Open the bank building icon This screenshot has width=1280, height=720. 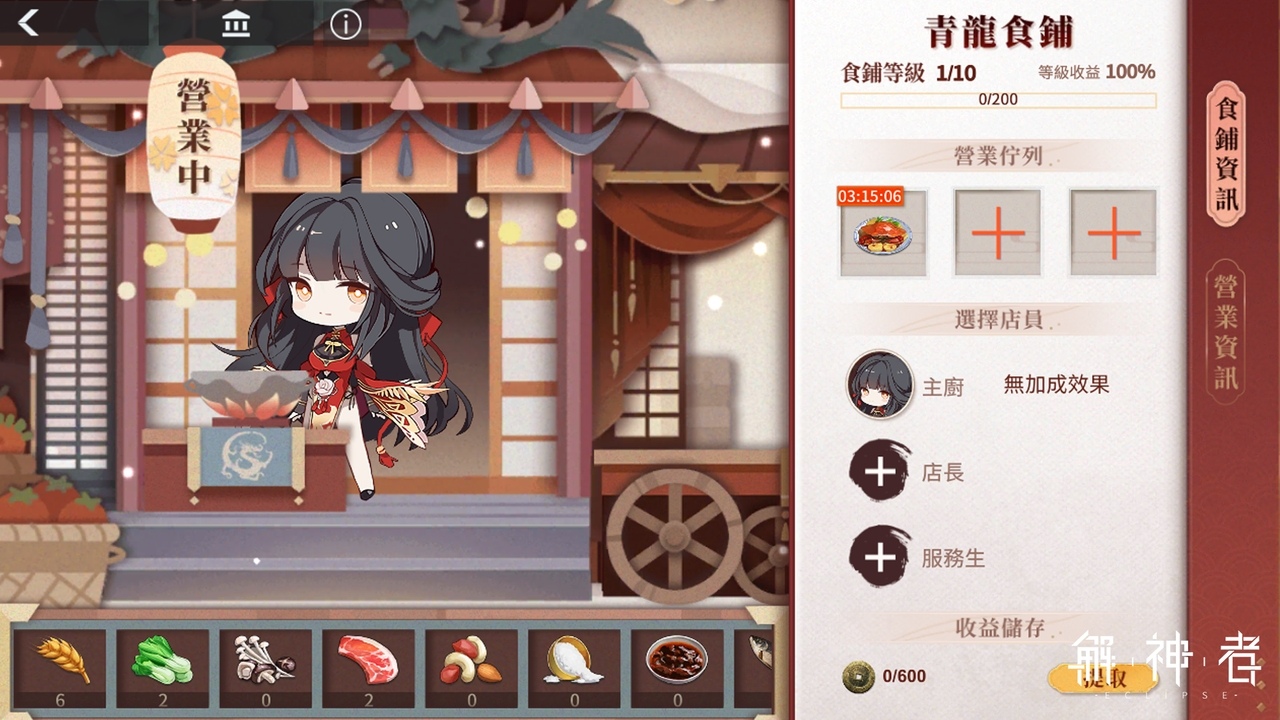pos(236,22)
